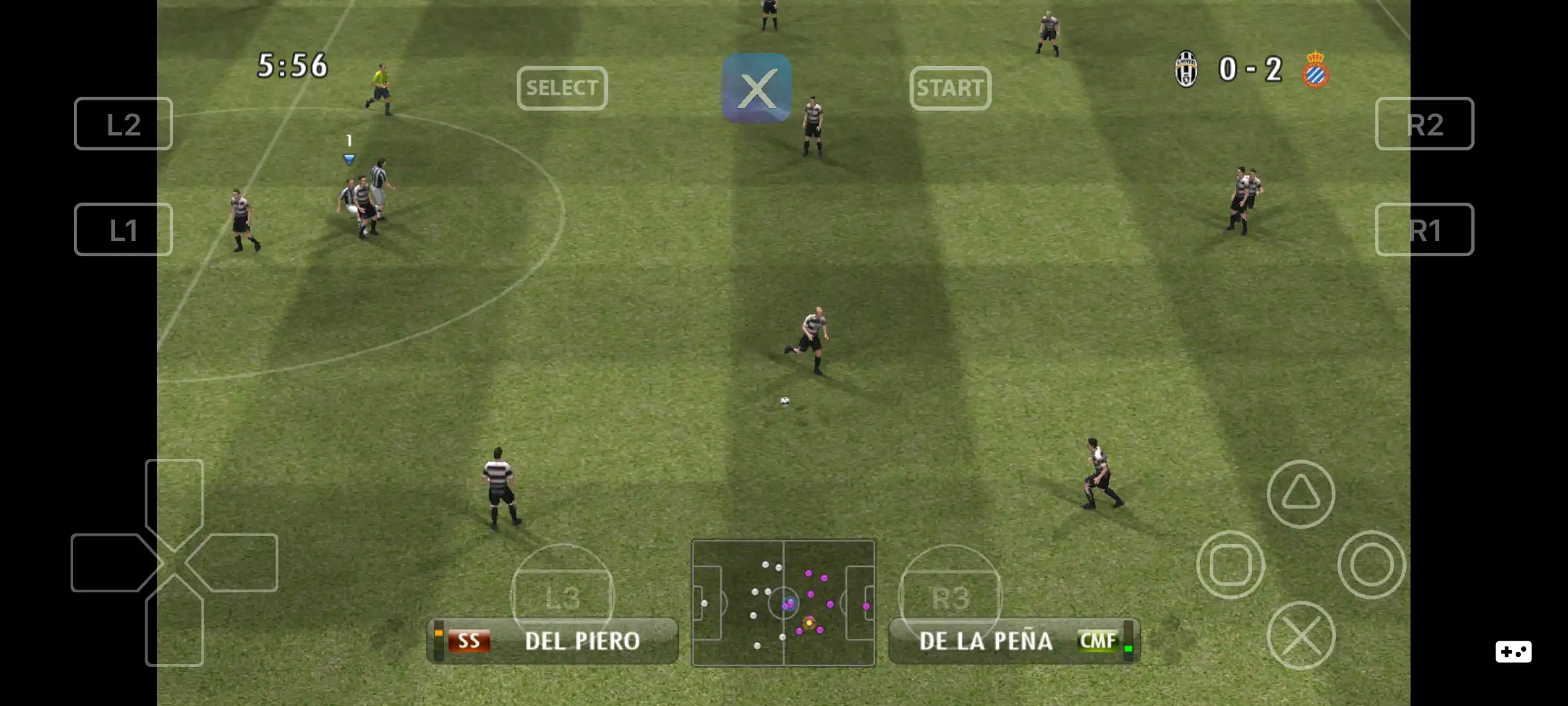Viewport: 1568px width, 706px height.
Task: Tap the DEL PIERO player name bar
Action: [552, 641]
